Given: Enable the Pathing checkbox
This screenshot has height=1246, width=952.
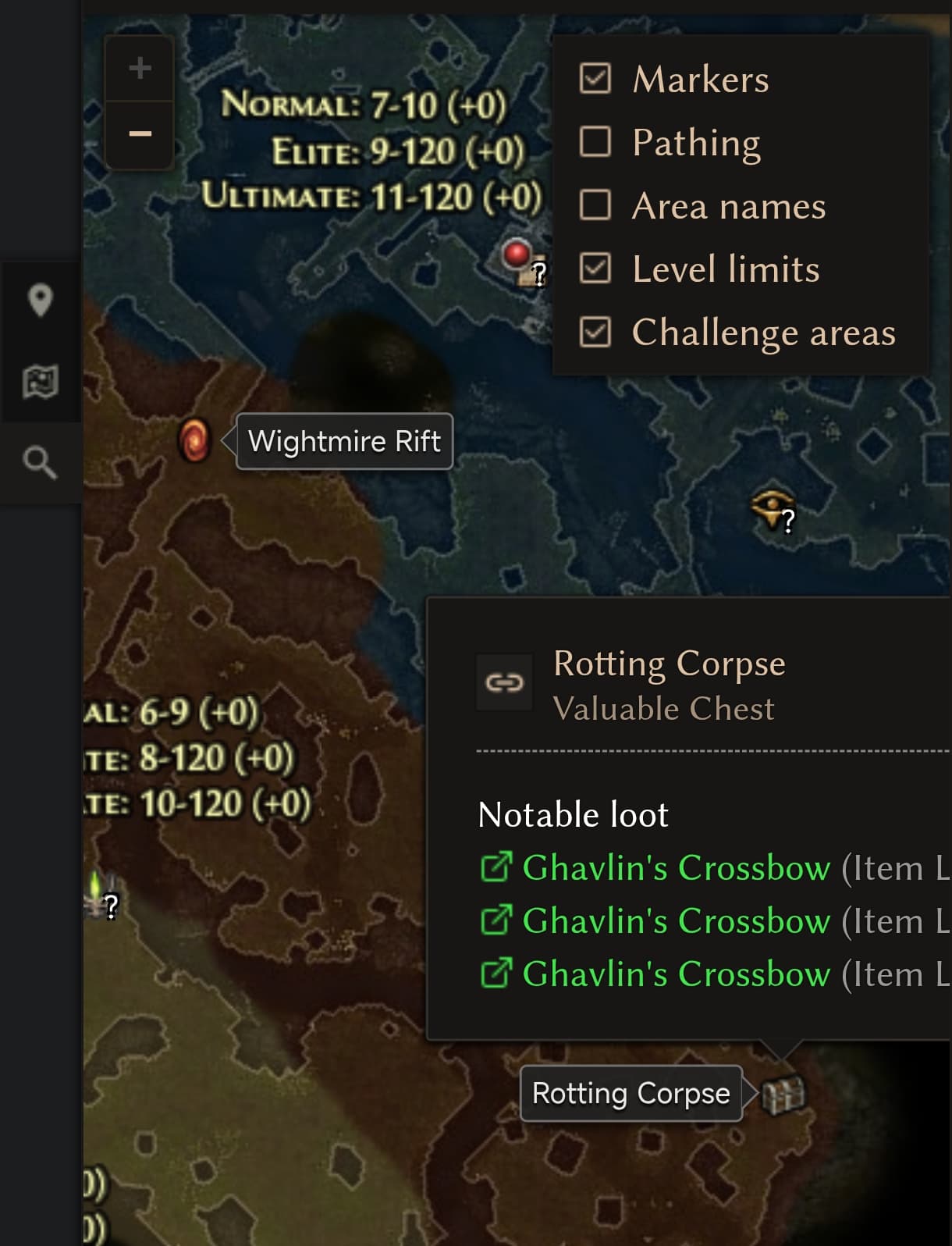Looking at the screenshot, I should tap(595, 142).
